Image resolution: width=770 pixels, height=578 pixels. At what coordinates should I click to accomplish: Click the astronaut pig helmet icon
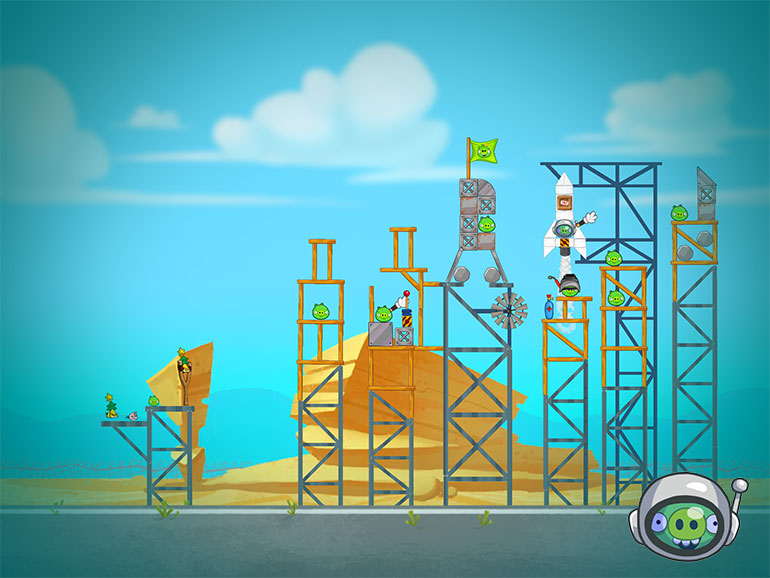pyautogui.click(x=682, y=520)
